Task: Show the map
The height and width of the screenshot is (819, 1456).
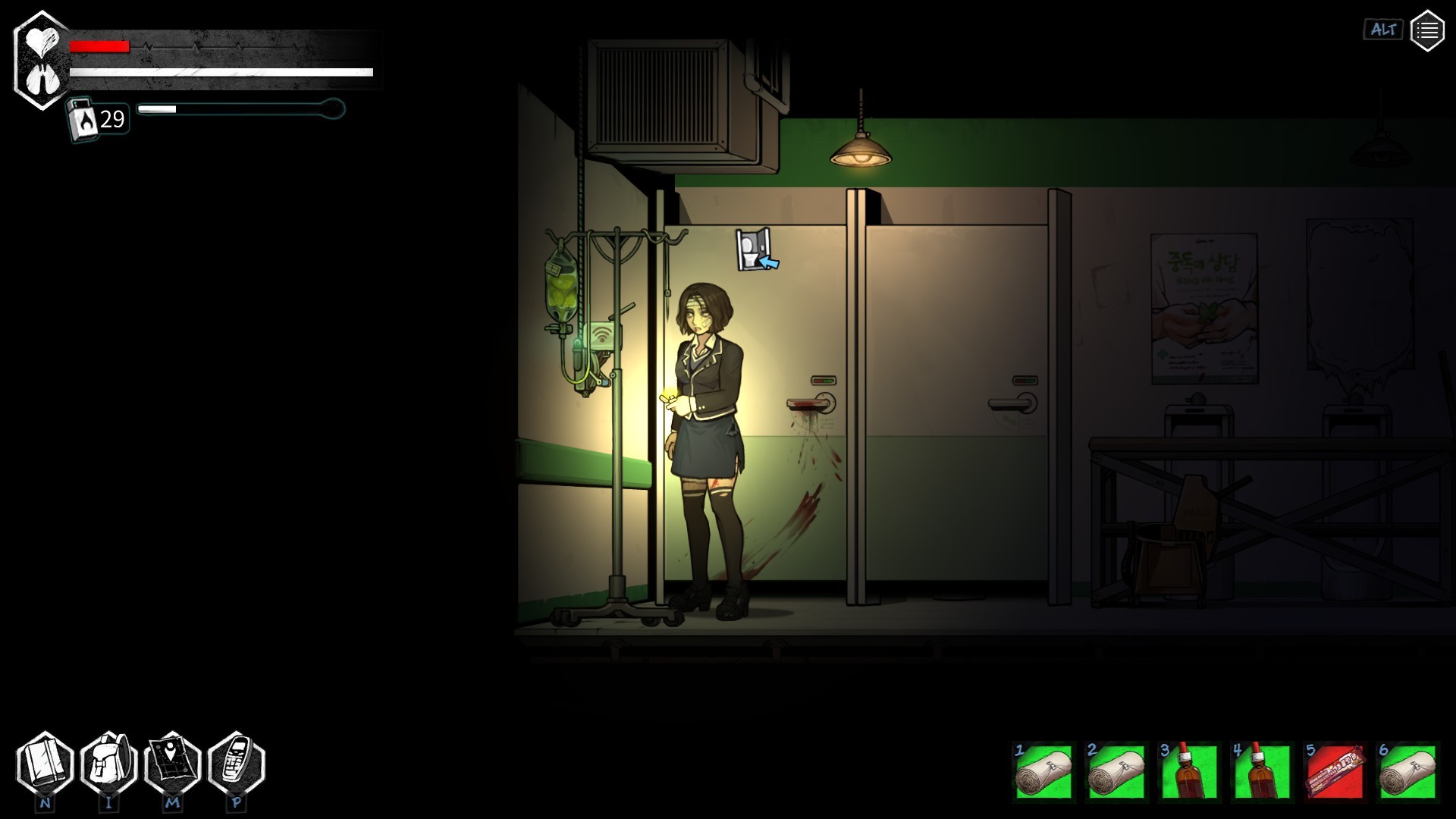Action: click(172, 764)
